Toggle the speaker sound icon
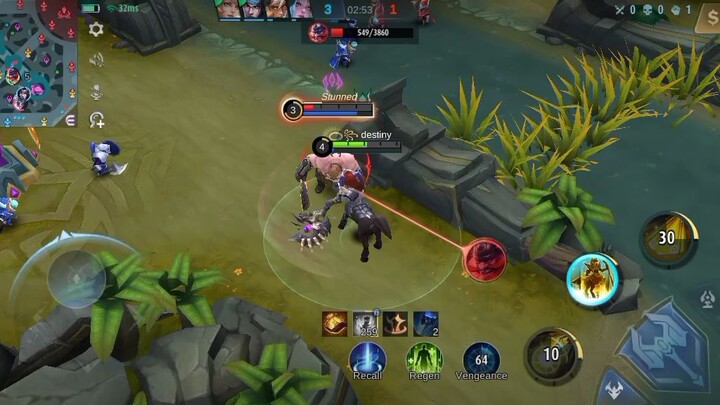Image resolution: width=720 pixels, height=405 pixels. click(x=96, y=60)
